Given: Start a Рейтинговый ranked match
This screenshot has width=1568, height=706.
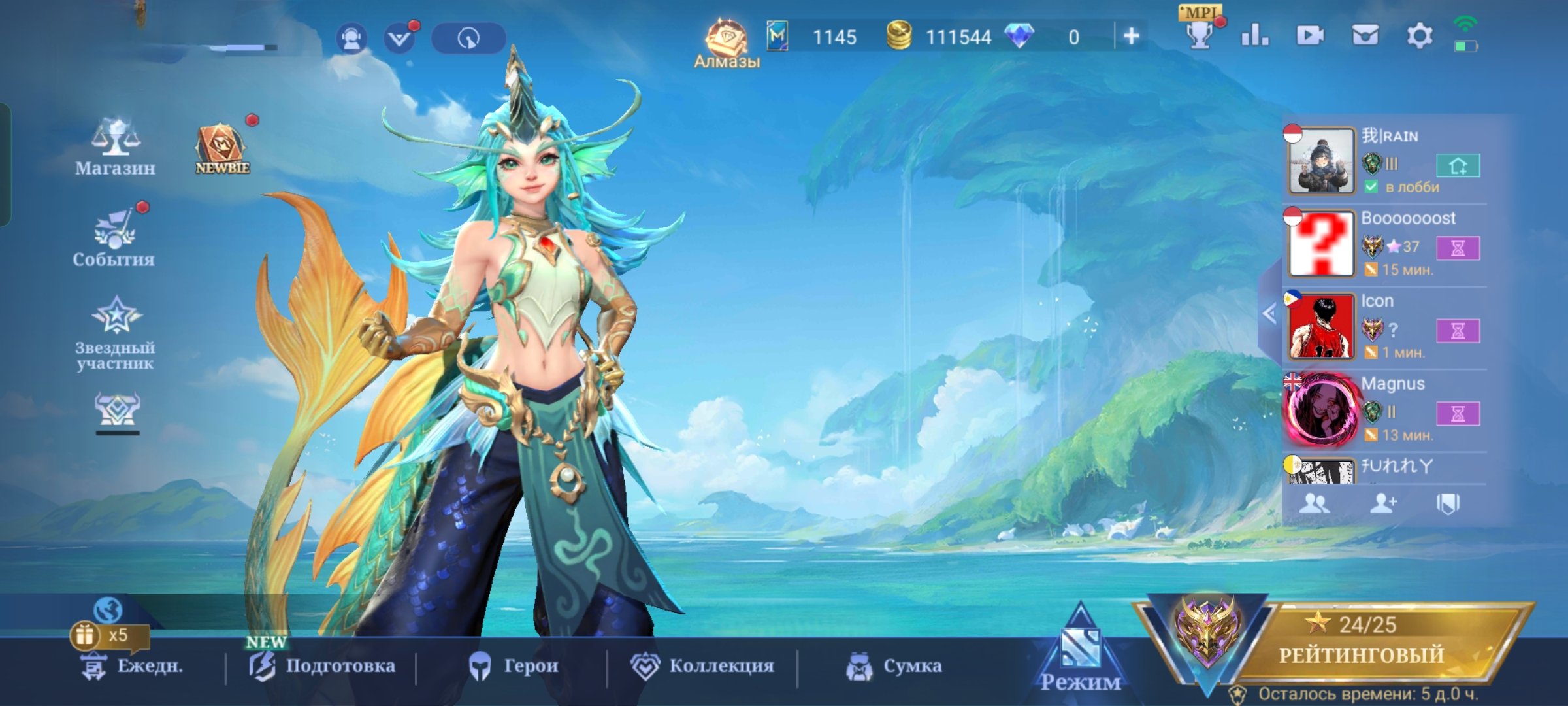Looking at the screenshot, I should pos(1361,644).
